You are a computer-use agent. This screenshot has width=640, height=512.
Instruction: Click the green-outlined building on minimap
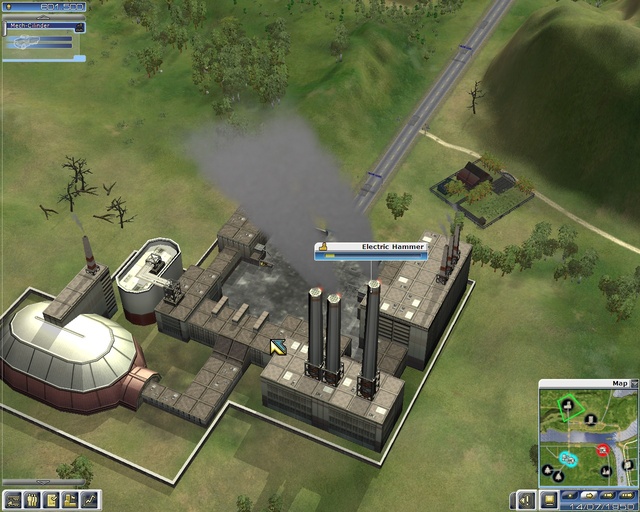point(568,405)
